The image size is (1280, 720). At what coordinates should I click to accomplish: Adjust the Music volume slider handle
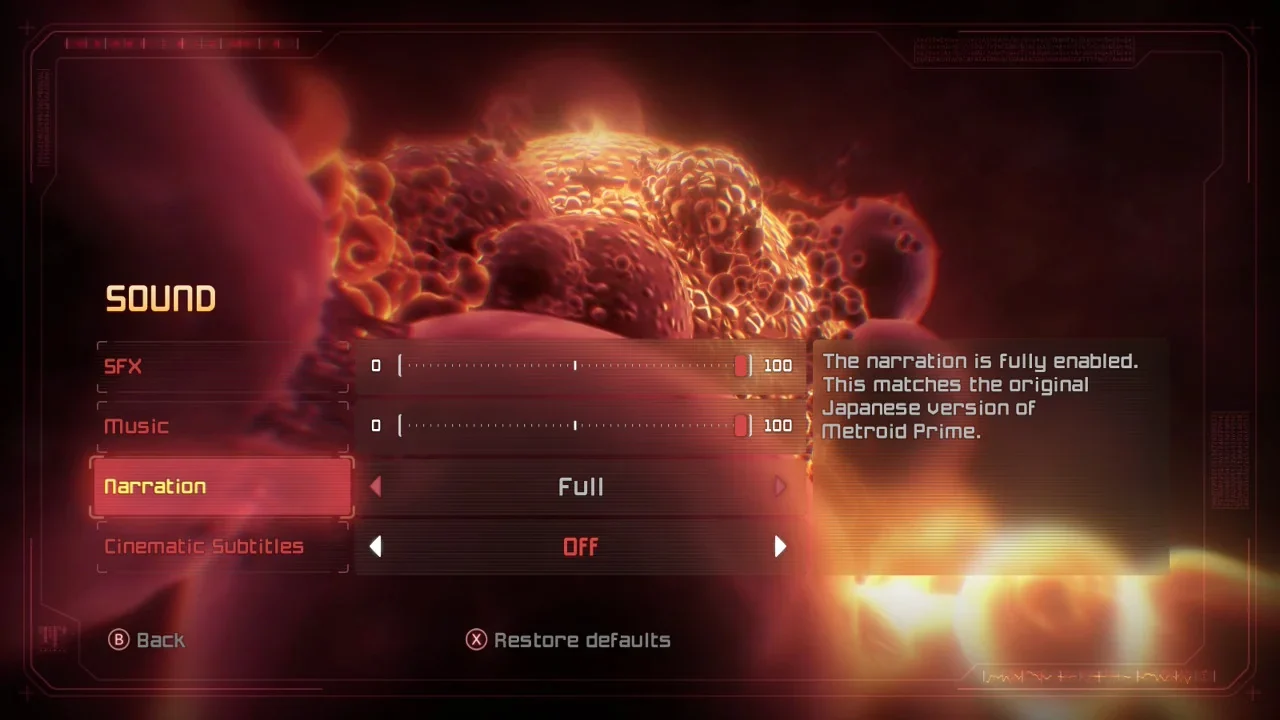pyautogui.click(x=741, y=426)
